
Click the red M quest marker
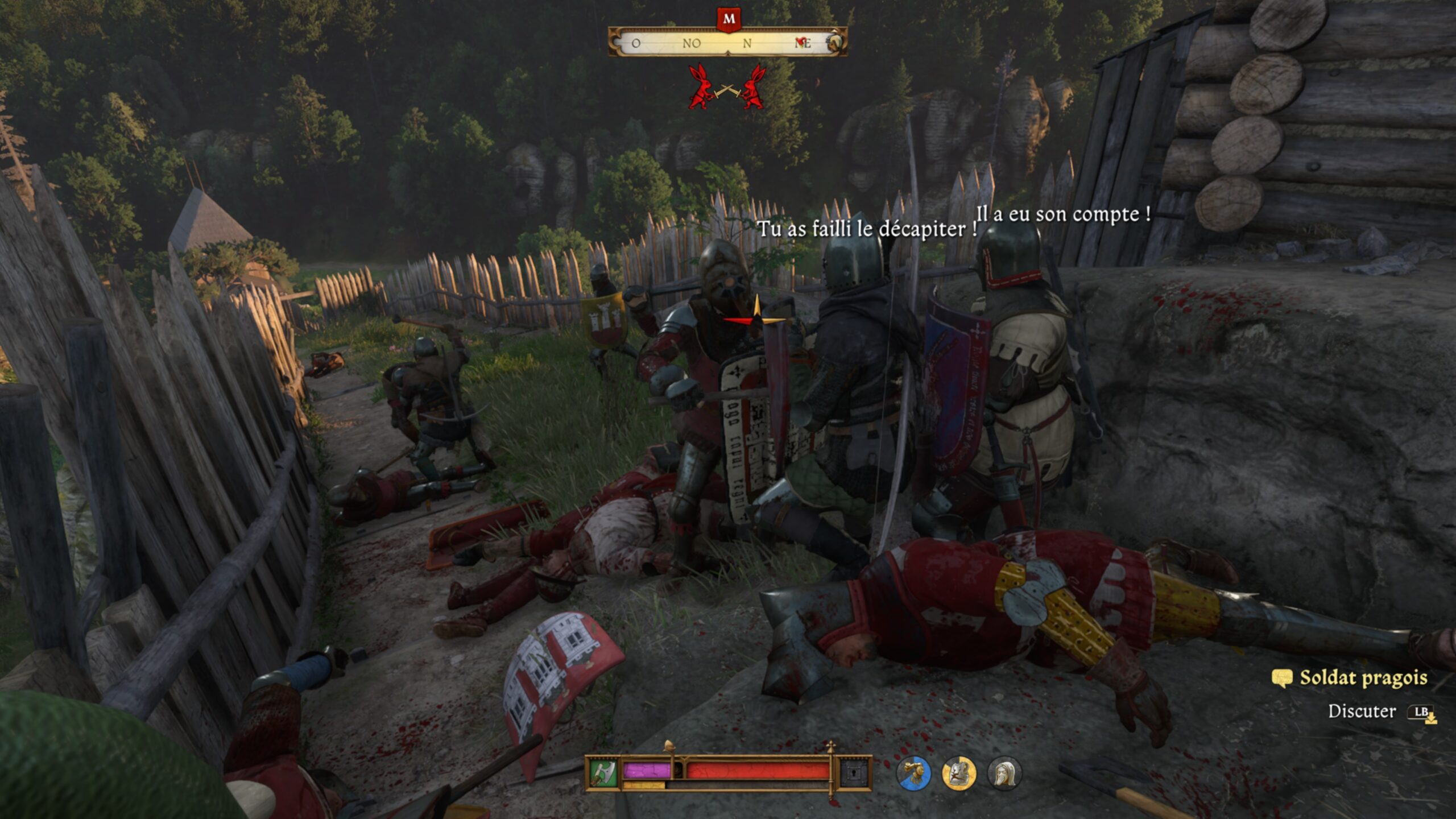pyautogui.click(x=729, y=19)
